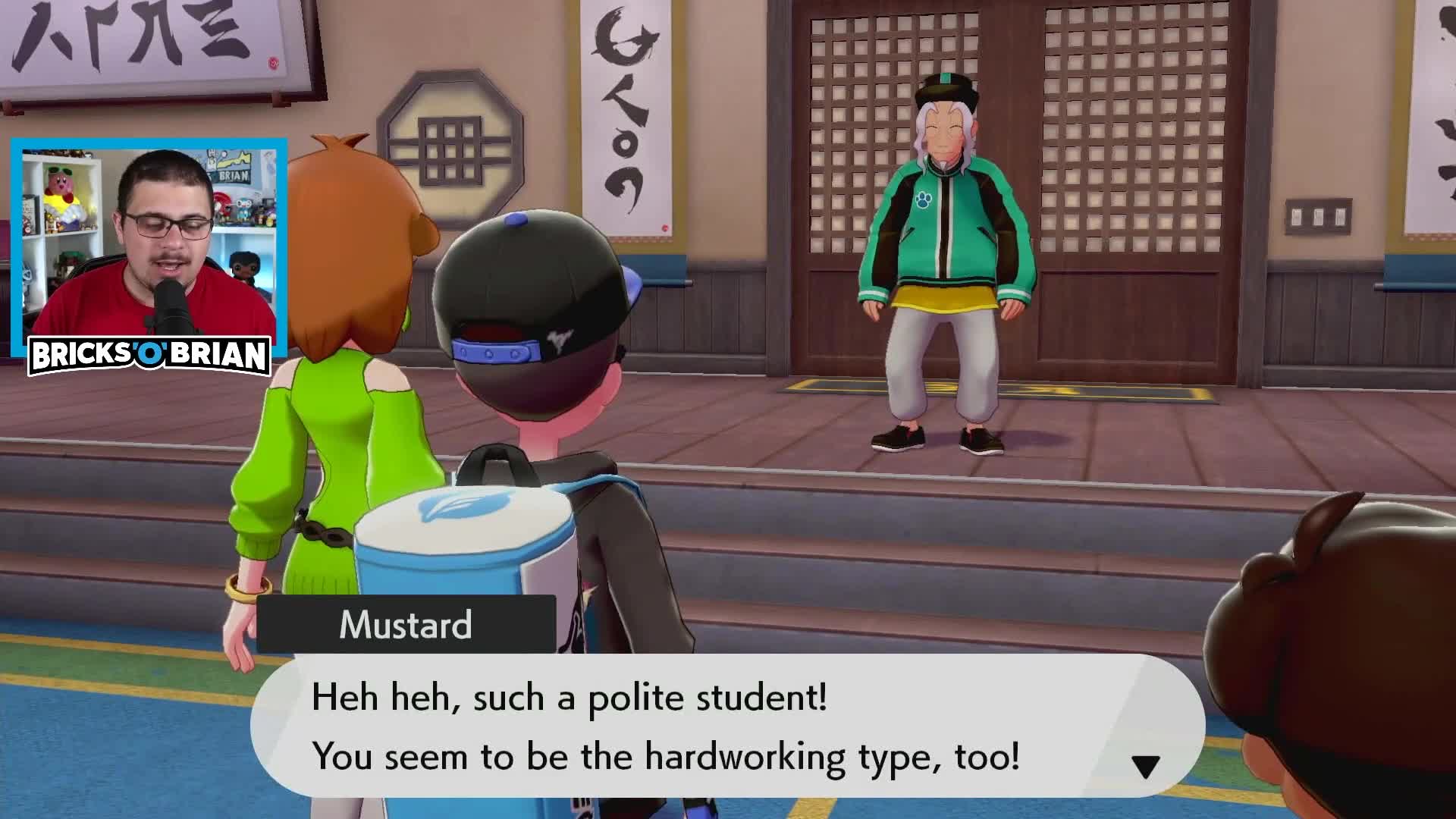The width and height of the screenshot is (1456, 819).
Task: Click the BRICKS'O'BRIAN logo banner
Action: [x=149, y=353]
